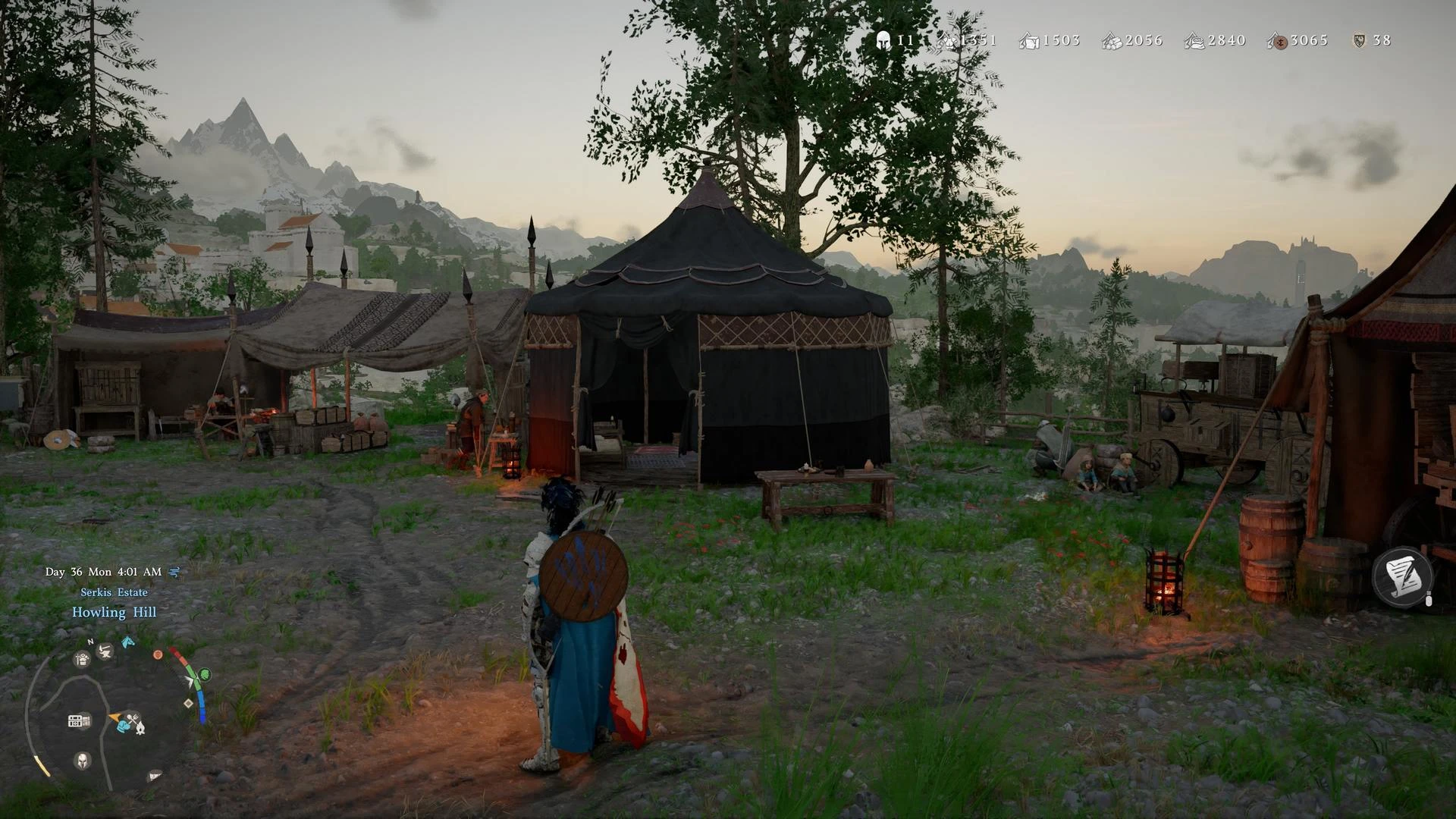Click the heraldic shield icon
Image resolution: width=1456 pixels, height=819 pixels.
coord(1359,41)
